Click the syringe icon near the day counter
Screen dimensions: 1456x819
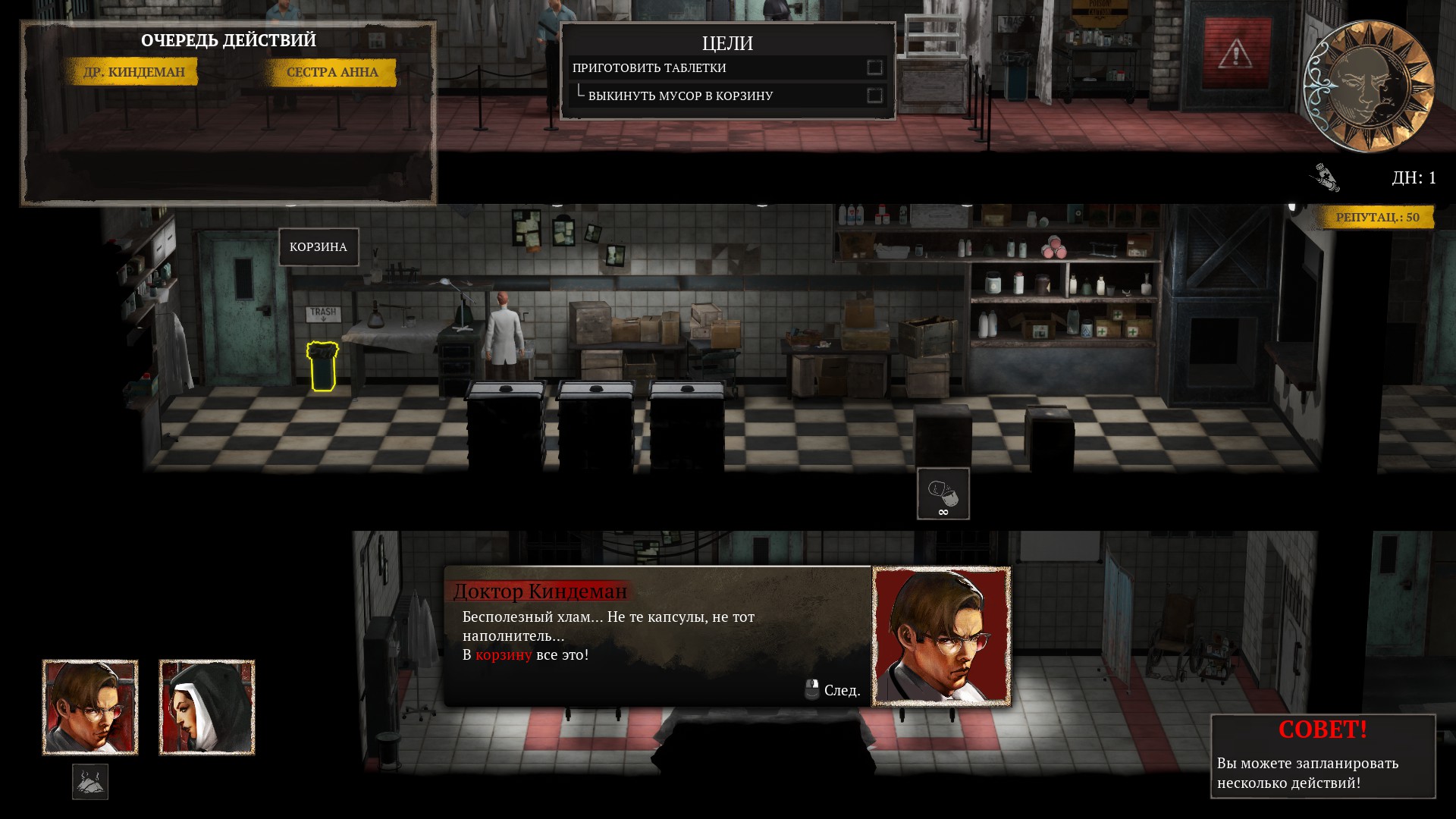1325,177
